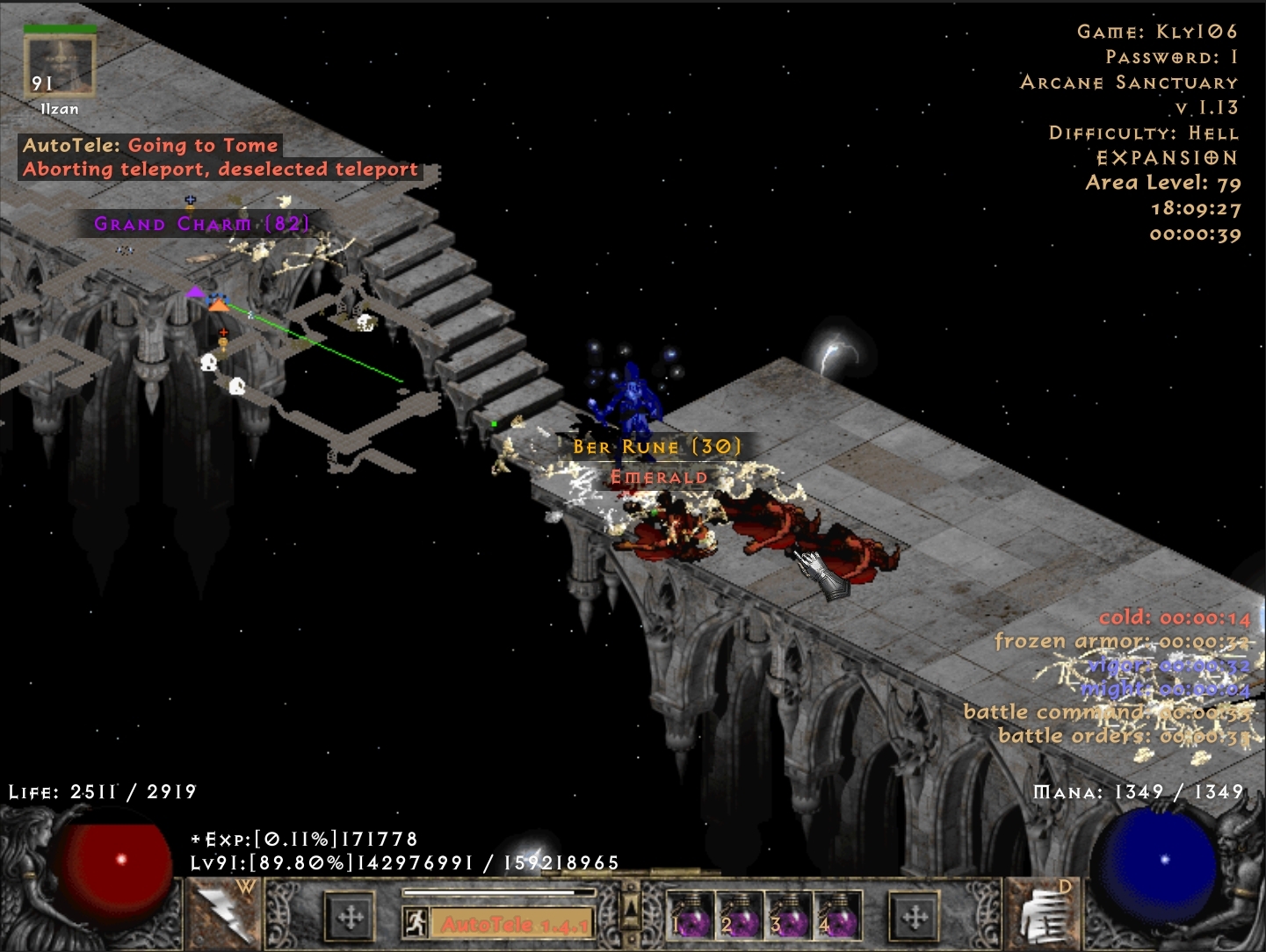Use the purple potion in belt slot 1
The width and height of the screenshot is (1266, 952).
(x=691, y=915)
